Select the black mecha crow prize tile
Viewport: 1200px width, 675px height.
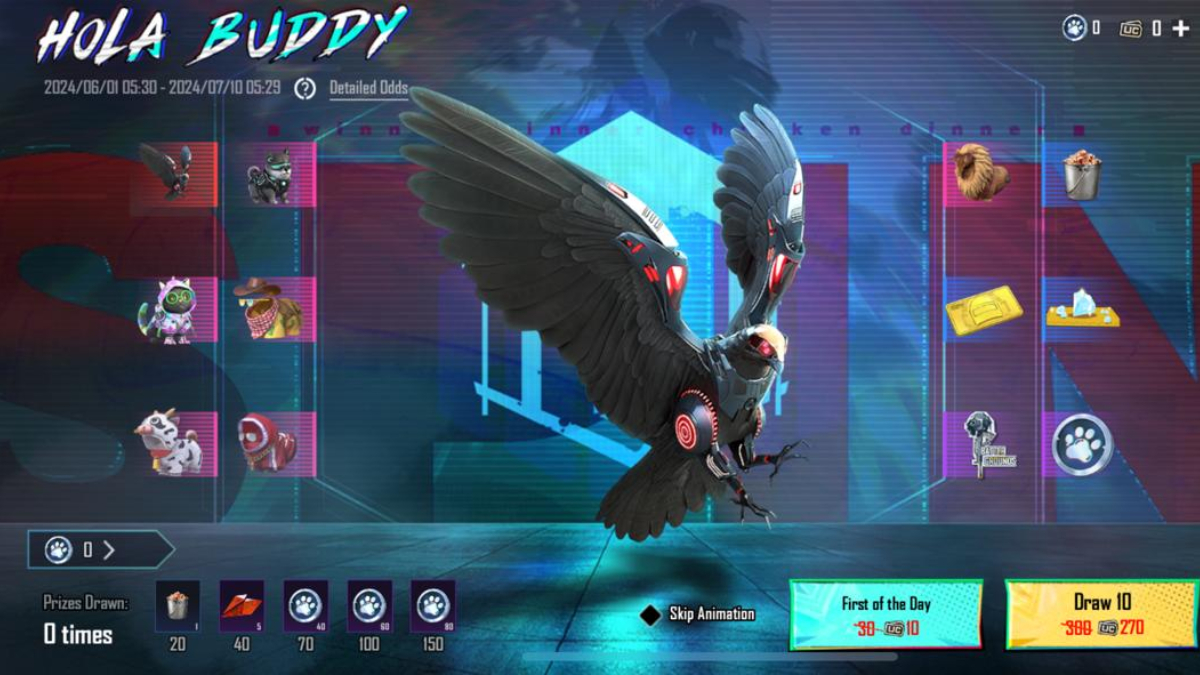pos(170,171)
